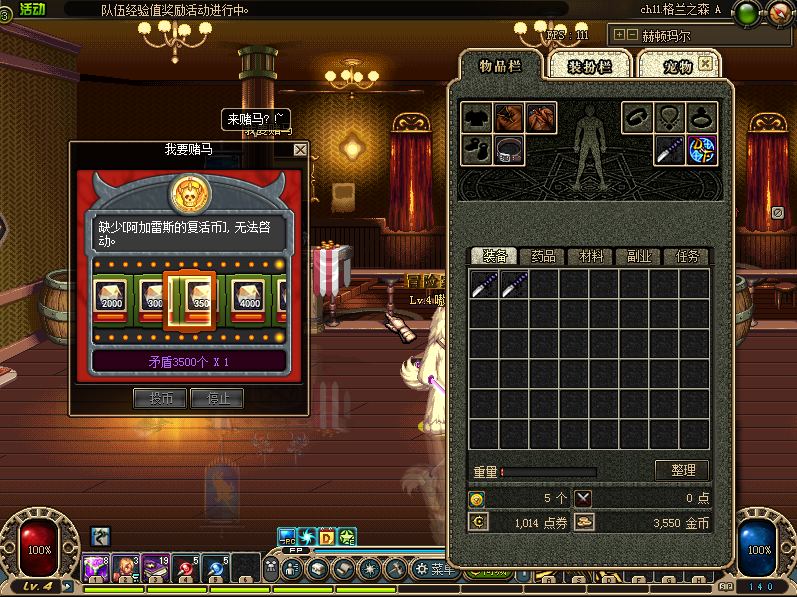Close the 我要赌马 gambling window
797x597 pixels.
pos(300,150)
